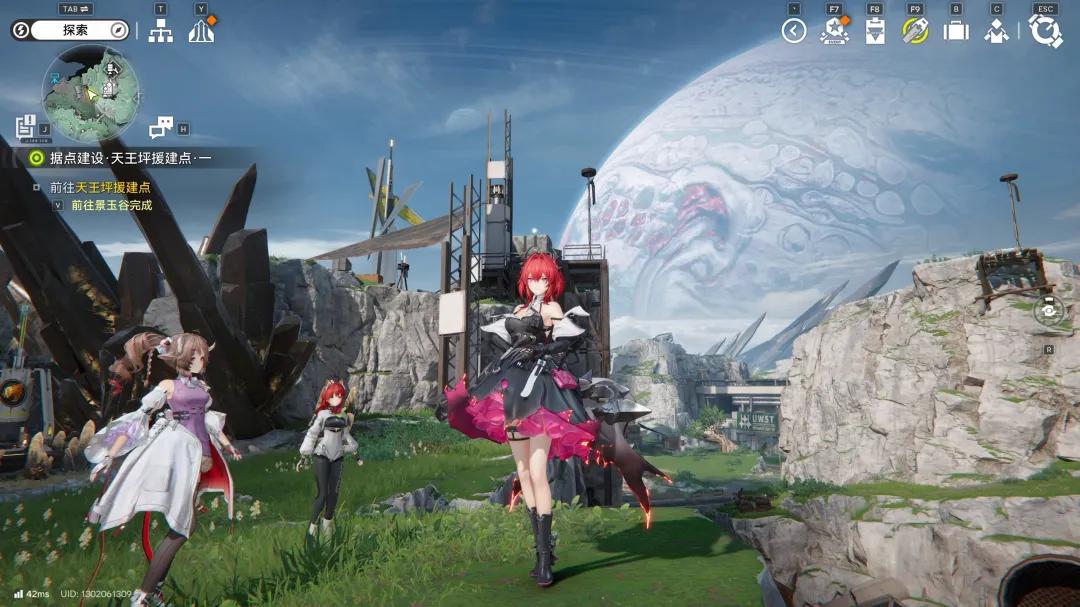Open the briefcase inventory icon
This screenshot has height=607, width=1080.
pos(956,31)
